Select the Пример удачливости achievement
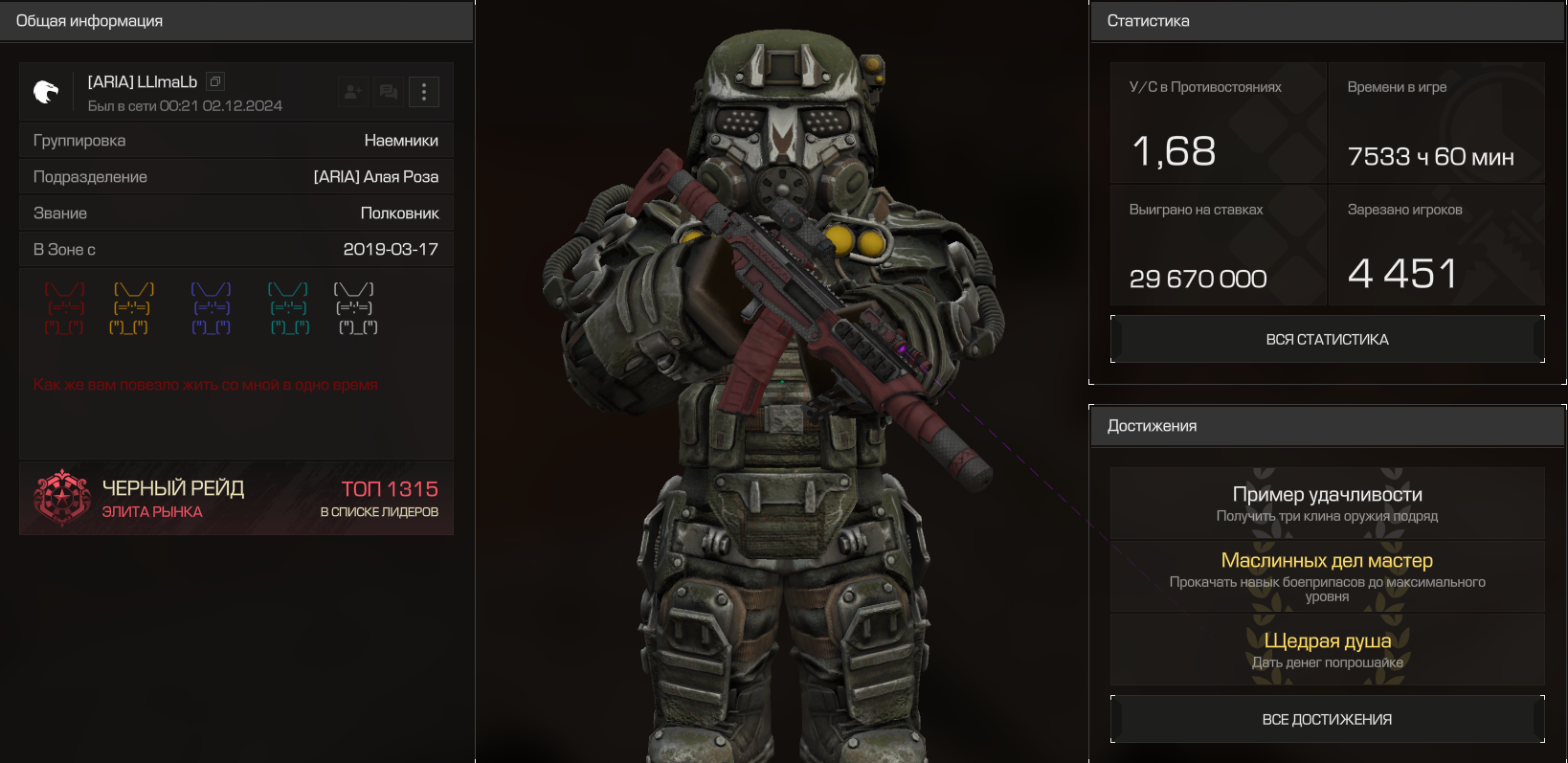Screen dimensions: 1568x763 click(1327, 504)
